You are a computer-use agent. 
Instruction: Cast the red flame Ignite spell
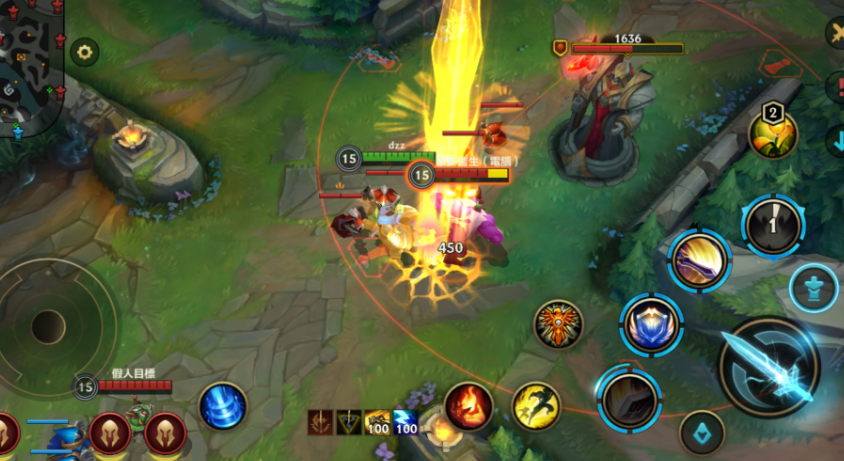(468, 406)
